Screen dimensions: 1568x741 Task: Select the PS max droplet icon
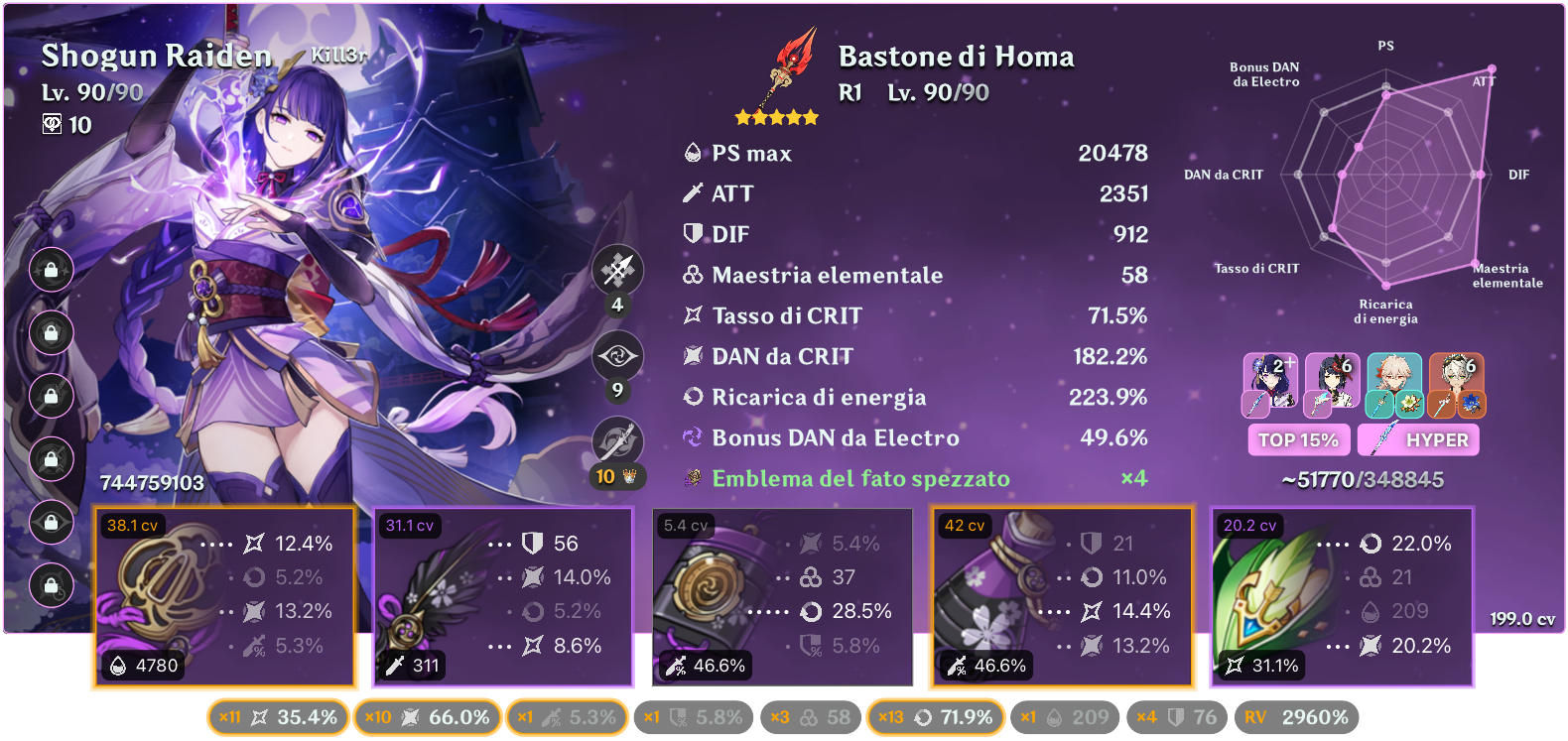click(693, 153)
